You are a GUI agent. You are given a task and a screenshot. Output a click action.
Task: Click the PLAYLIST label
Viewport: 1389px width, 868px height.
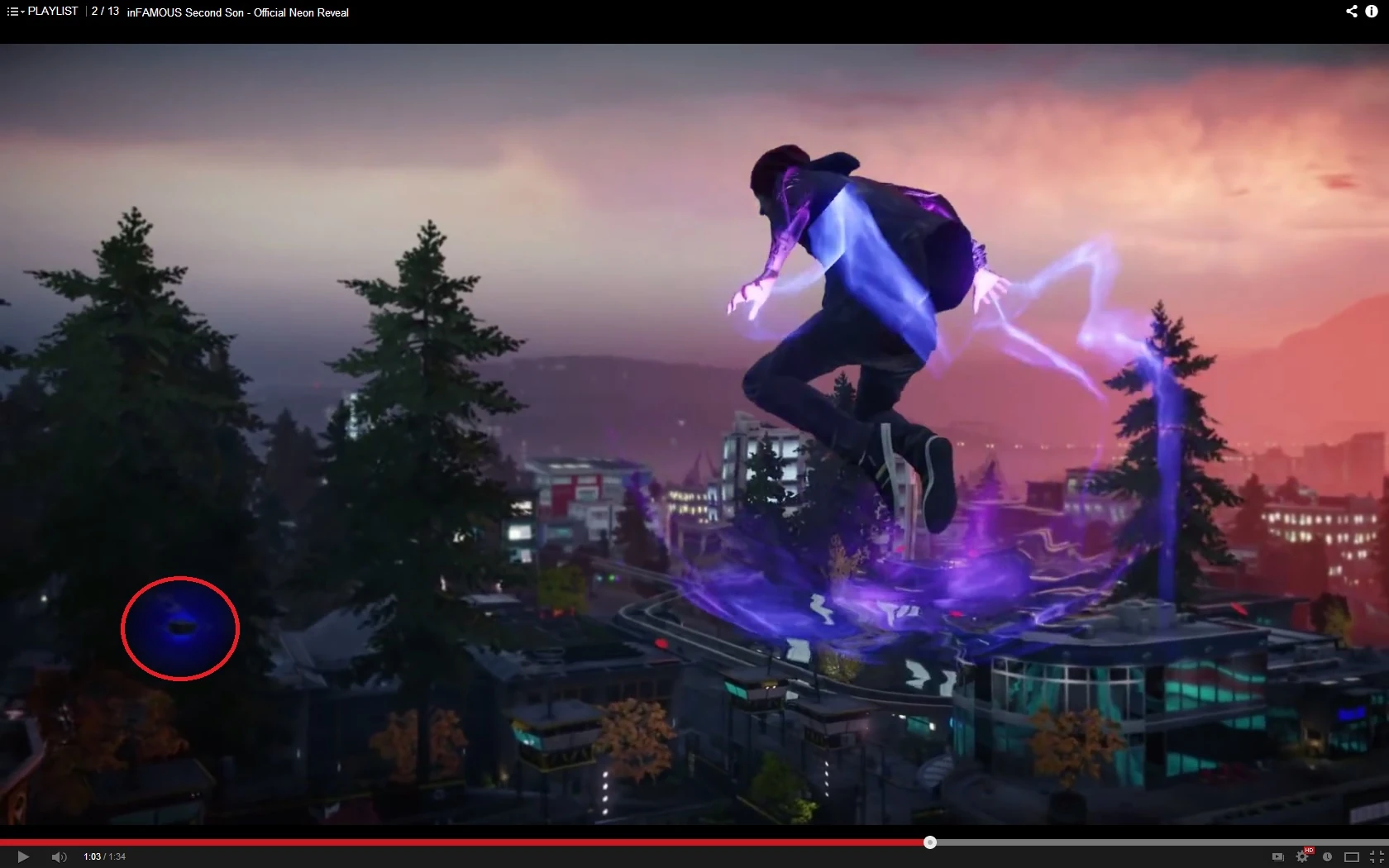pyautogui.click(x=53, y=11)
